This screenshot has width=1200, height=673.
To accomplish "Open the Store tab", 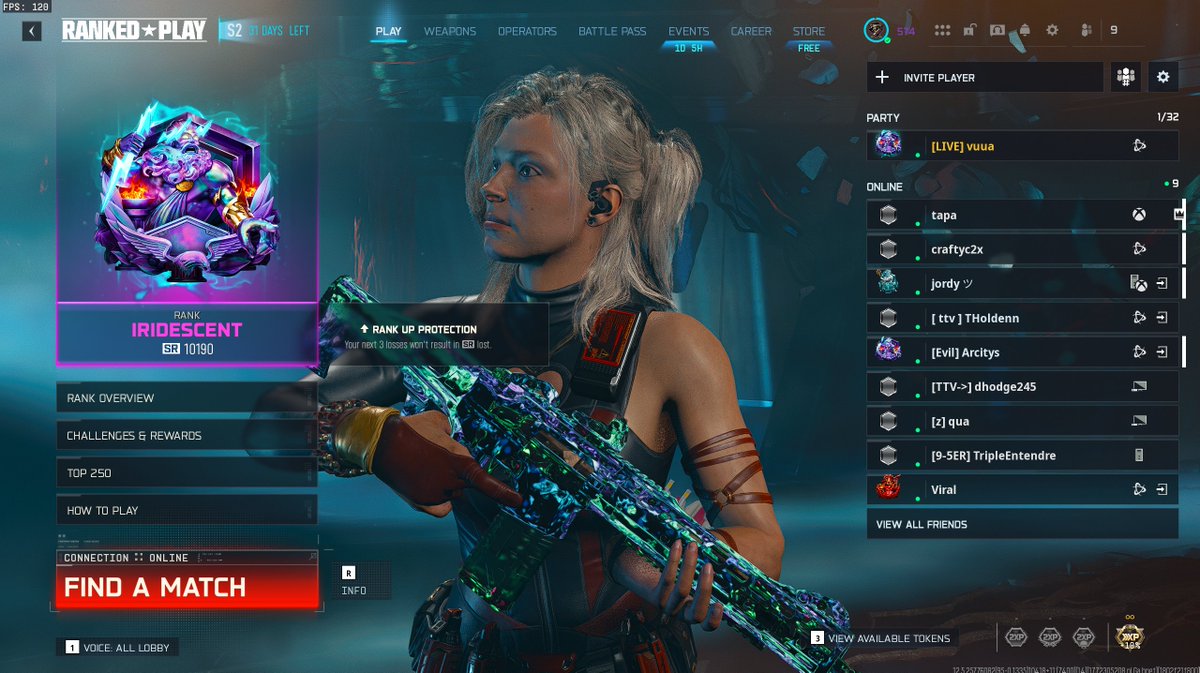I will (x=809, y=31).
